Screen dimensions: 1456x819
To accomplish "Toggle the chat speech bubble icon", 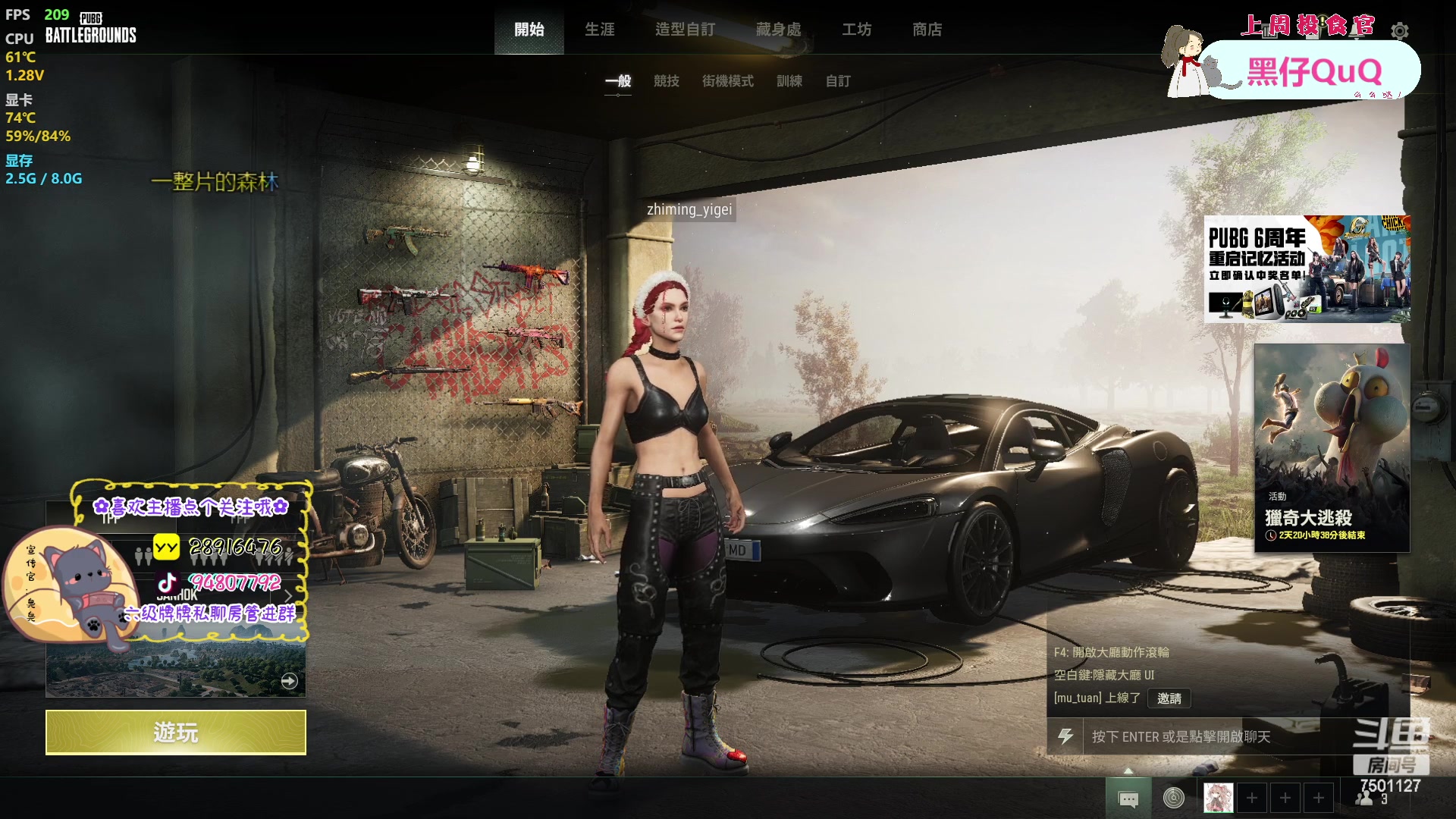I will [x=1128, y=799].
